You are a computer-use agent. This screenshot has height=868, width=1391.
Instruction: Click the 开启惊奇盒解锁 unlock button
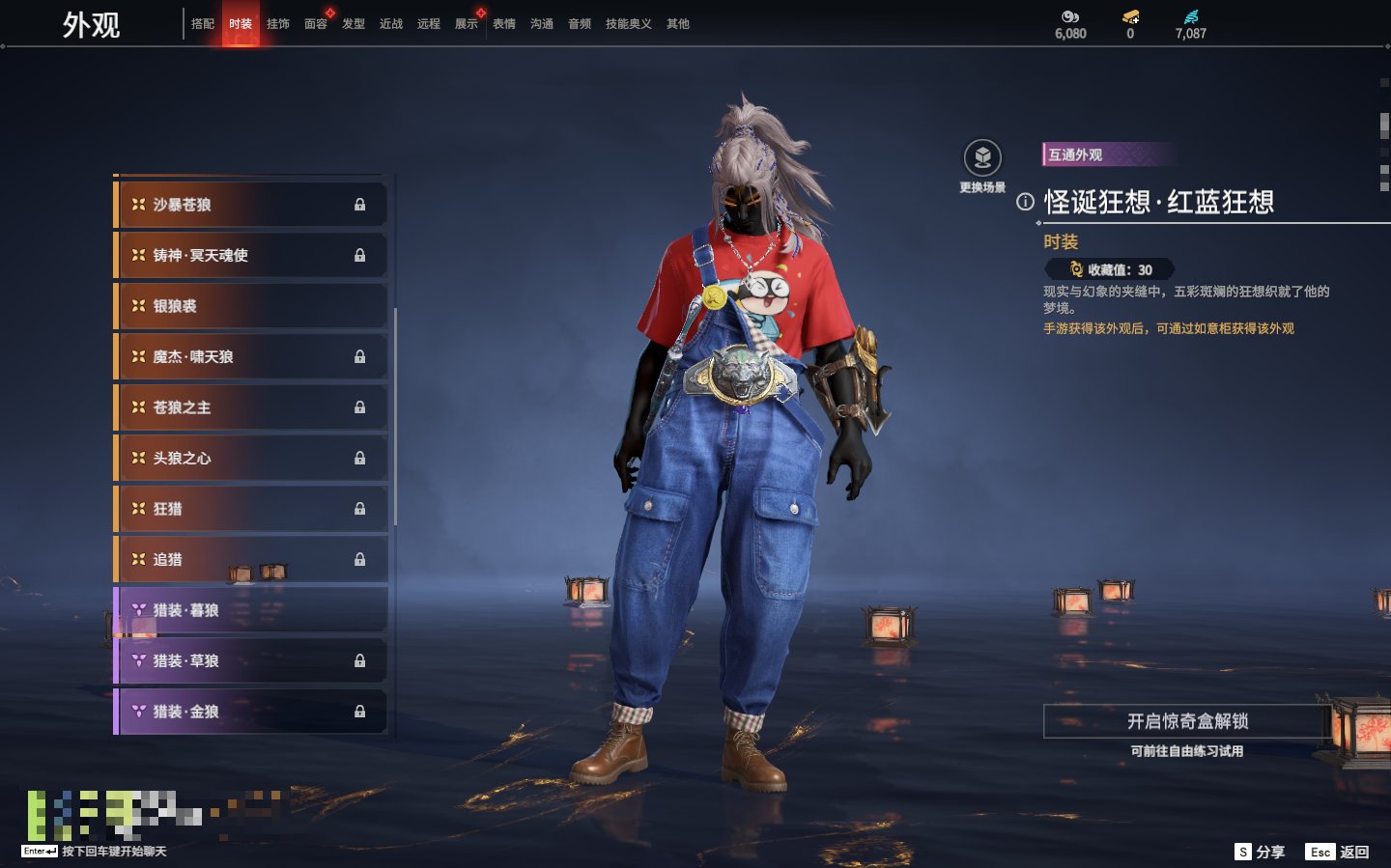coord(1187,721)
